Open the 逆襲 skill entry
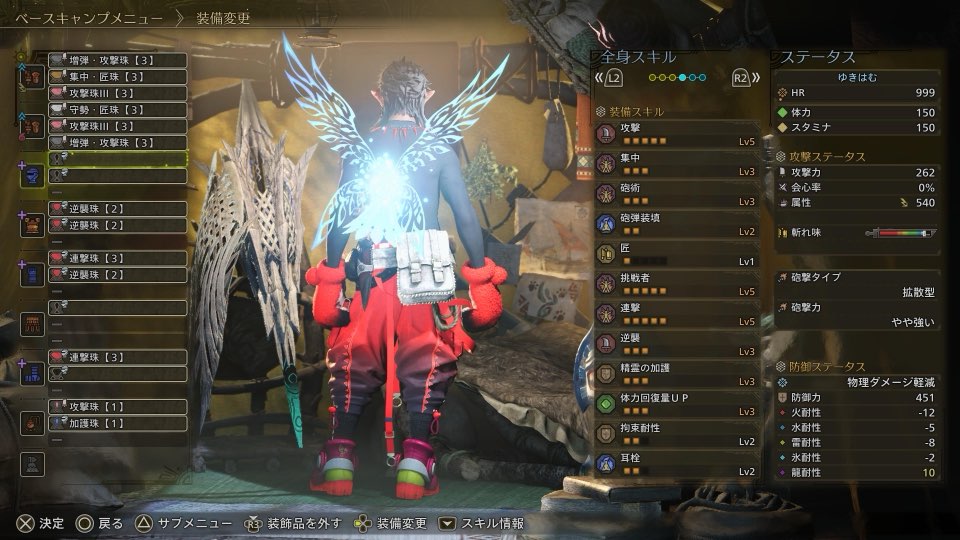The height and width of the screenshot is (540, 960). click(675, 344)
